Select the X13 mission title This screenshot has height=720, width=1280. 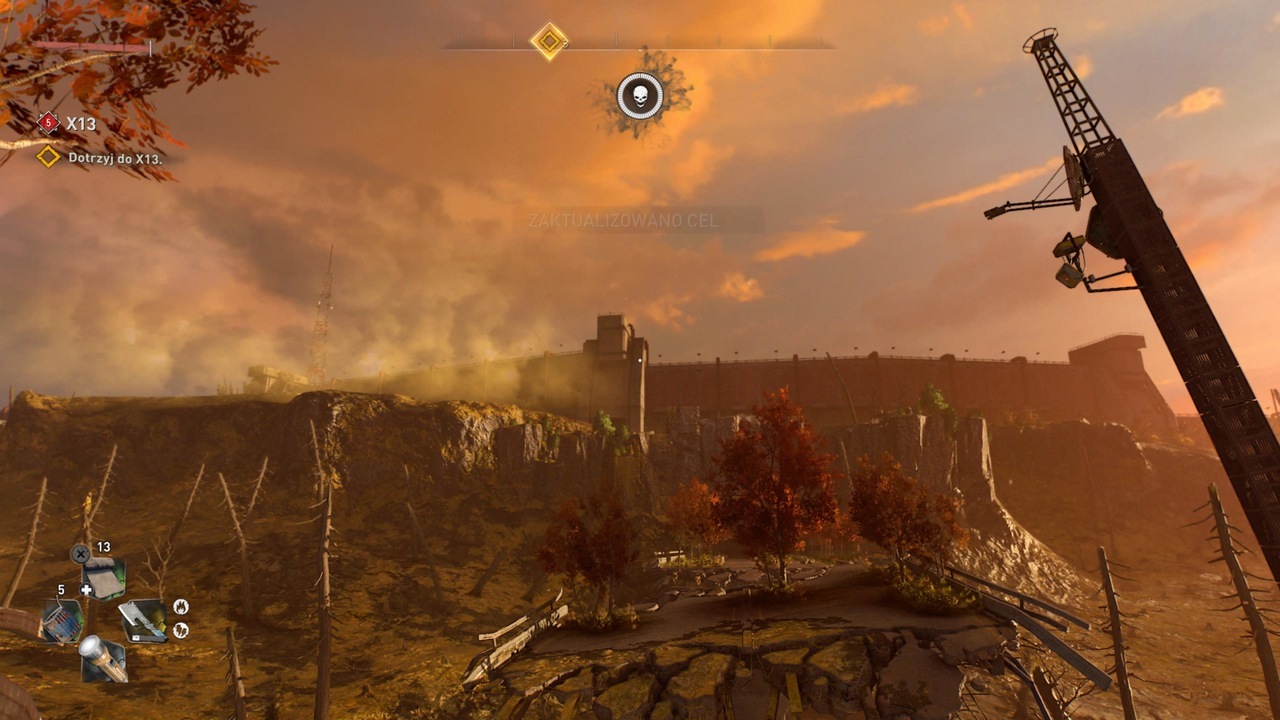pyautogui.click(x=83, y=123)
